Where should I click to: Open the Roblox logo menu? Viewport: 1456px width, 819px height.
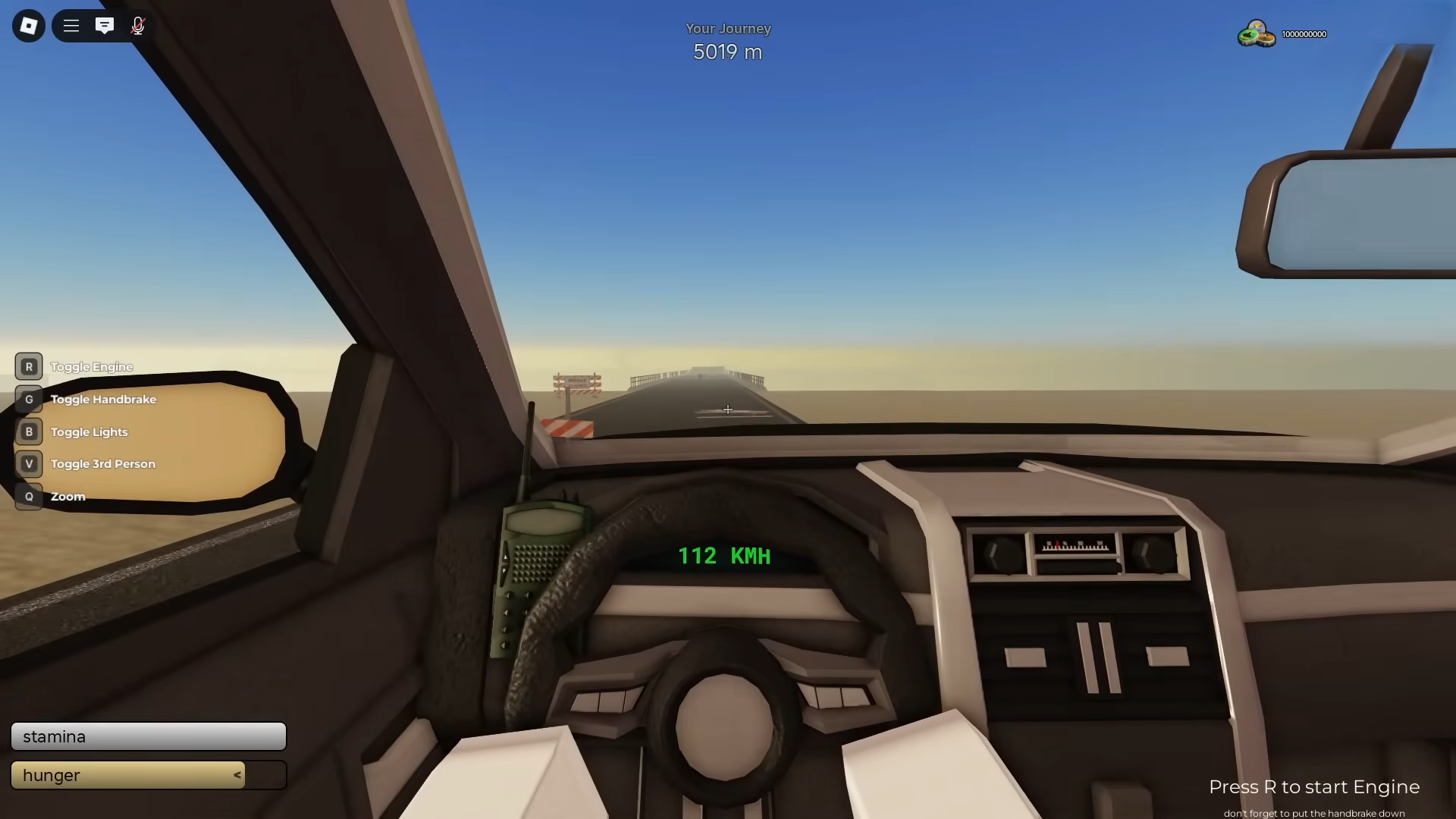(28, 25)
